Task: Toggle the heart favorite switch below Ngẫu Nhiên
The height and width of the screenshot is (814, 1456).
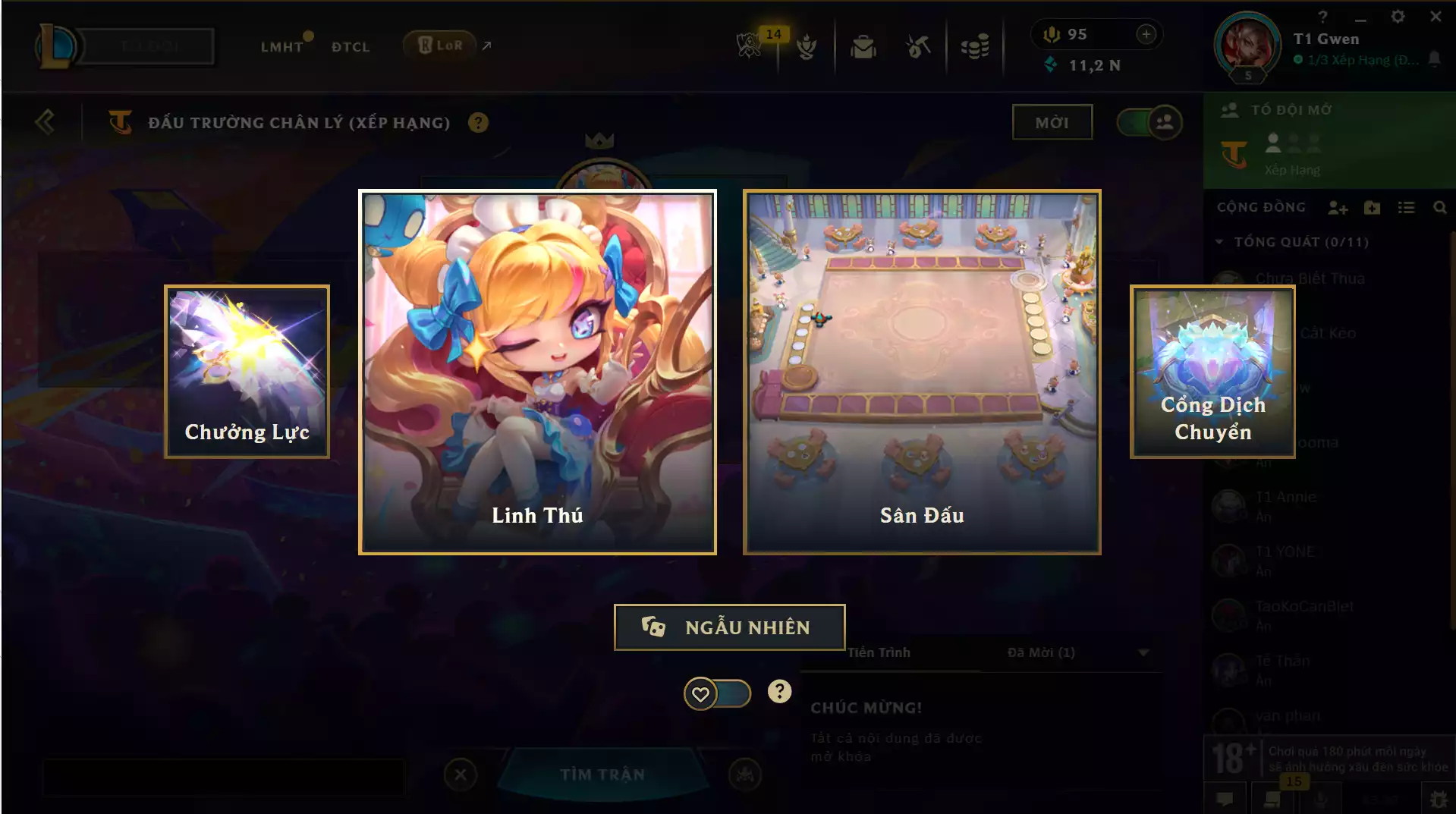Action: point(718,693)
